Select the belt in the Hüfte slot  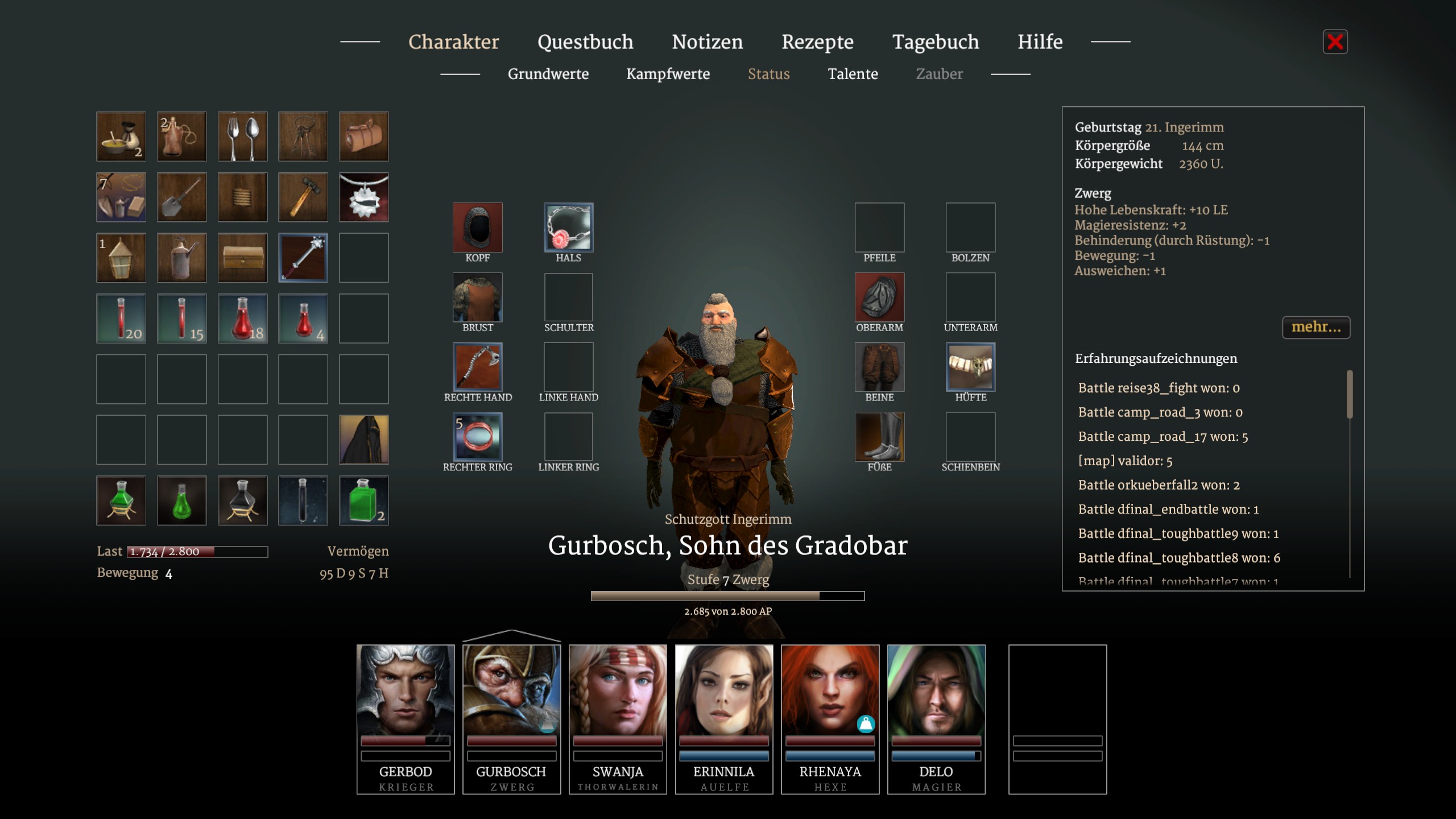pos(970,367)
